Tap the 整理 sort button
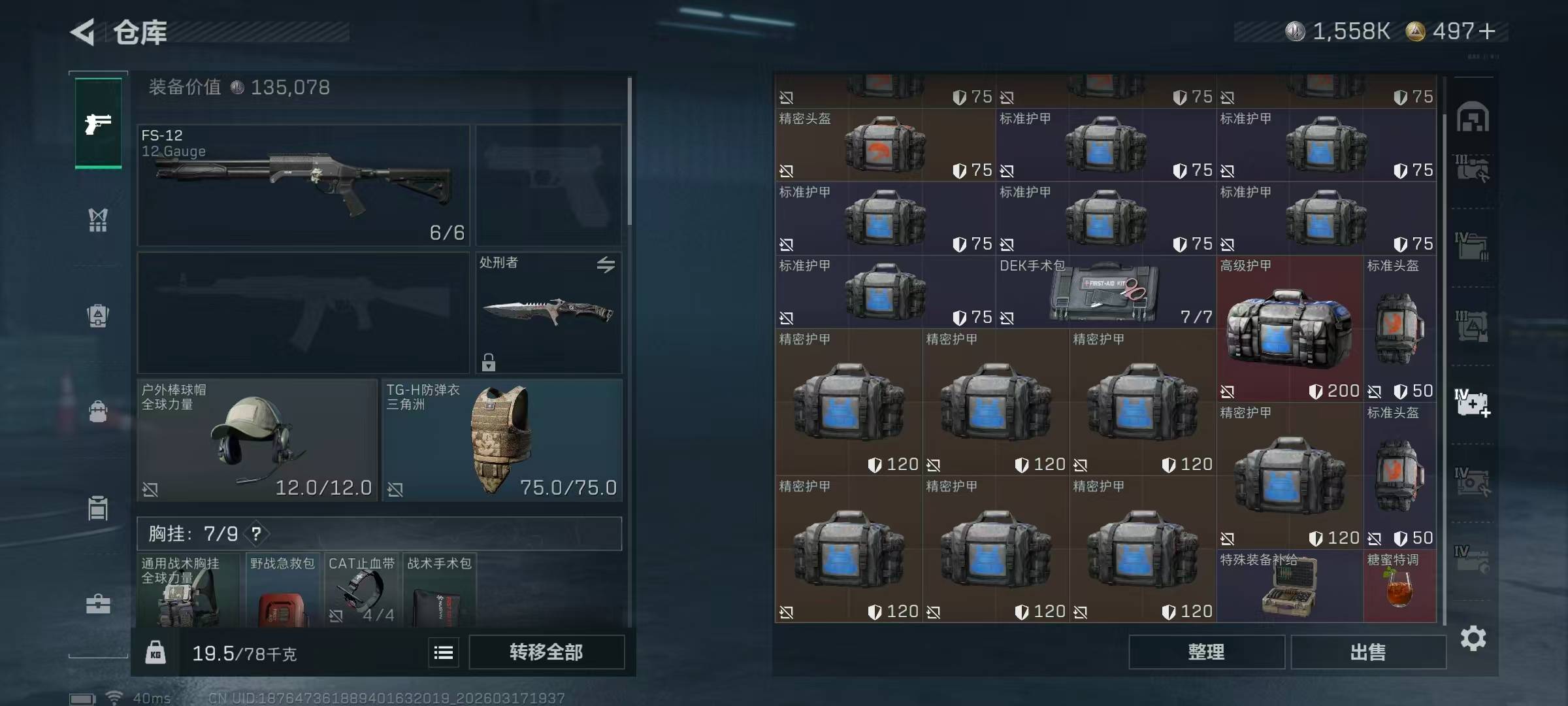The height and width of the screenshot is (706, 1568). [x=1206, y=652]
